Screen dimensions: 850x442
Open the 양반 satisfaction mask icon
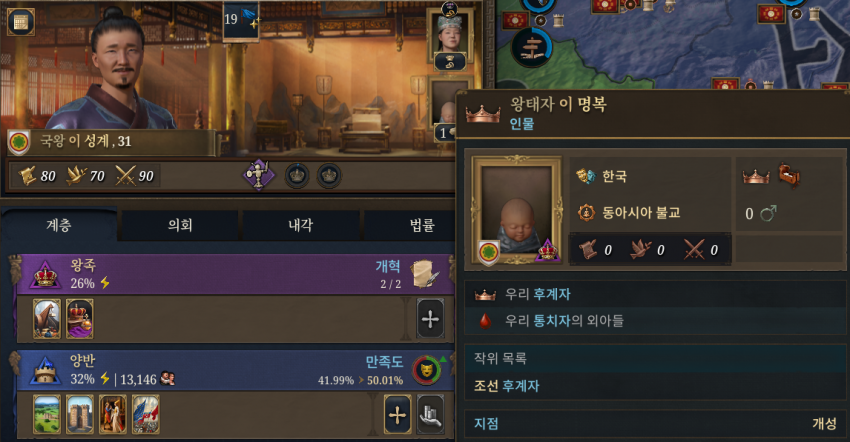[x=427, y=370]
